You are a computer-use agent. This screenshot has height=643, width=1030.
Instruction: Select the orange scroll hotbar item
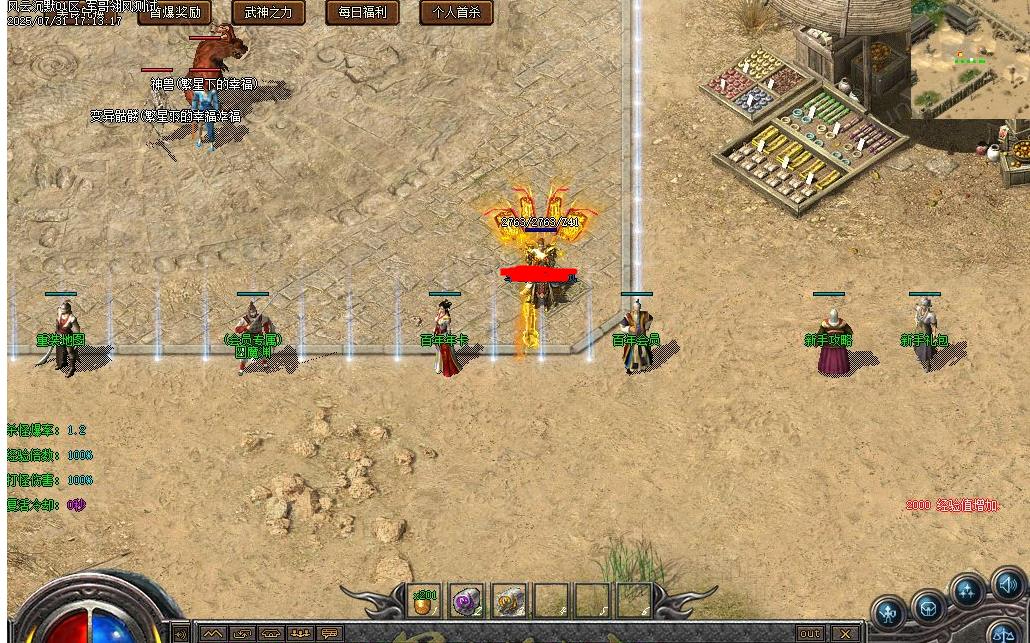(x=509, y=601)
